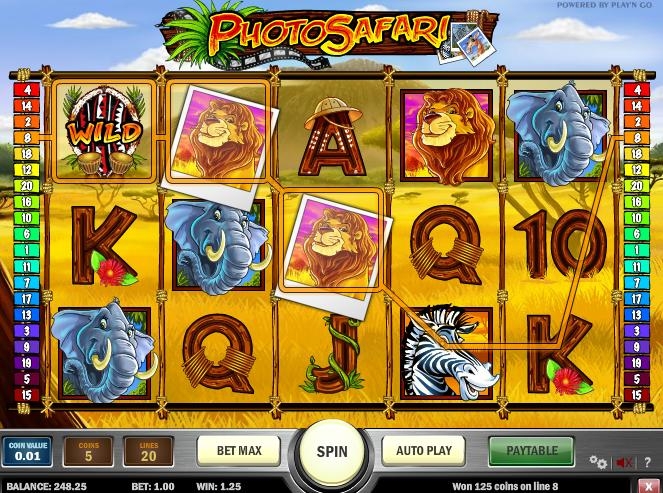Show help with the question mark icon

point(645,462)
